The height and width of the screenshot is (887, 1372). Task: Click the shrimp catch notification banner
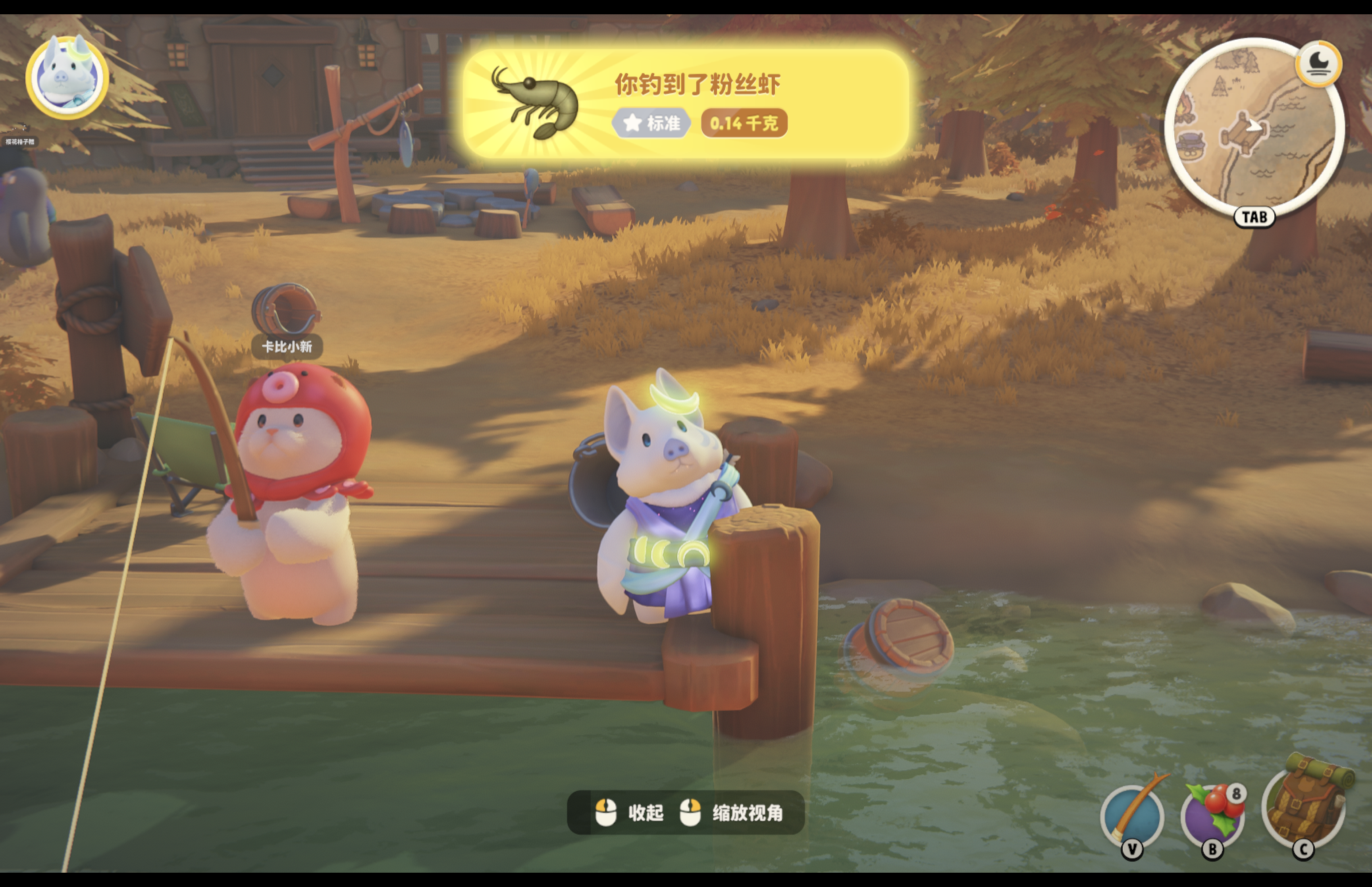685,104
